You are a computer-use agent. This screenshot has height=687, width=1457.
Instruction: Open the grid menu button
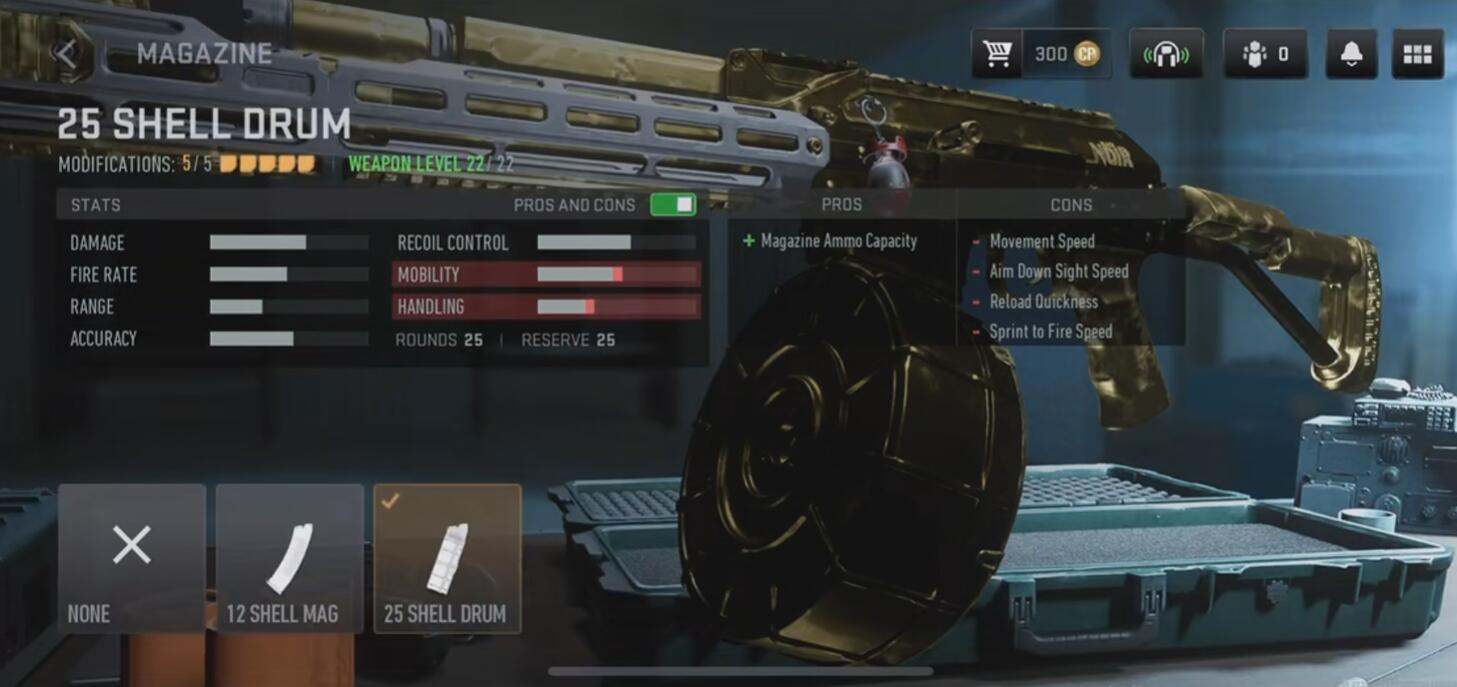click(x=1417, y=54)
